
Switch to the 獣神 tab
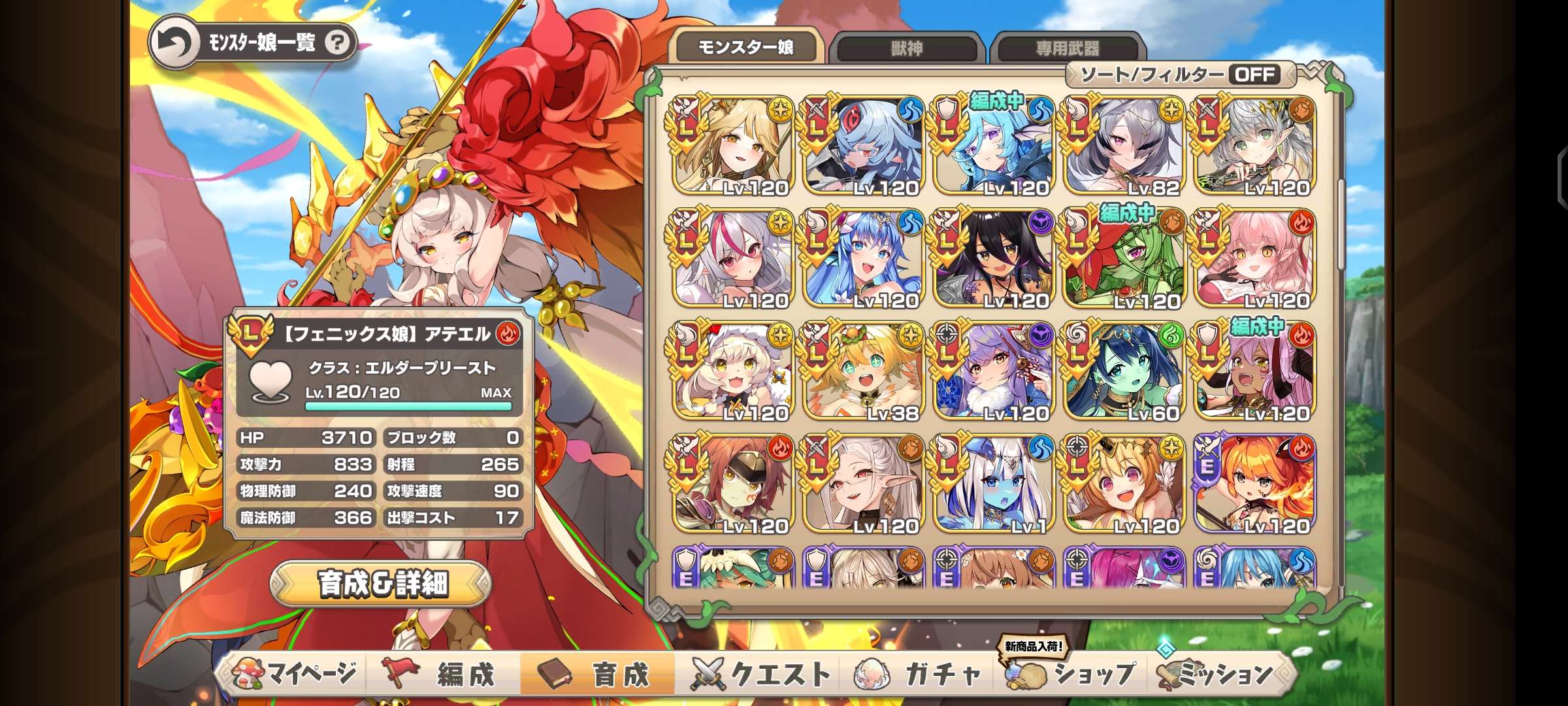point(907,48)
